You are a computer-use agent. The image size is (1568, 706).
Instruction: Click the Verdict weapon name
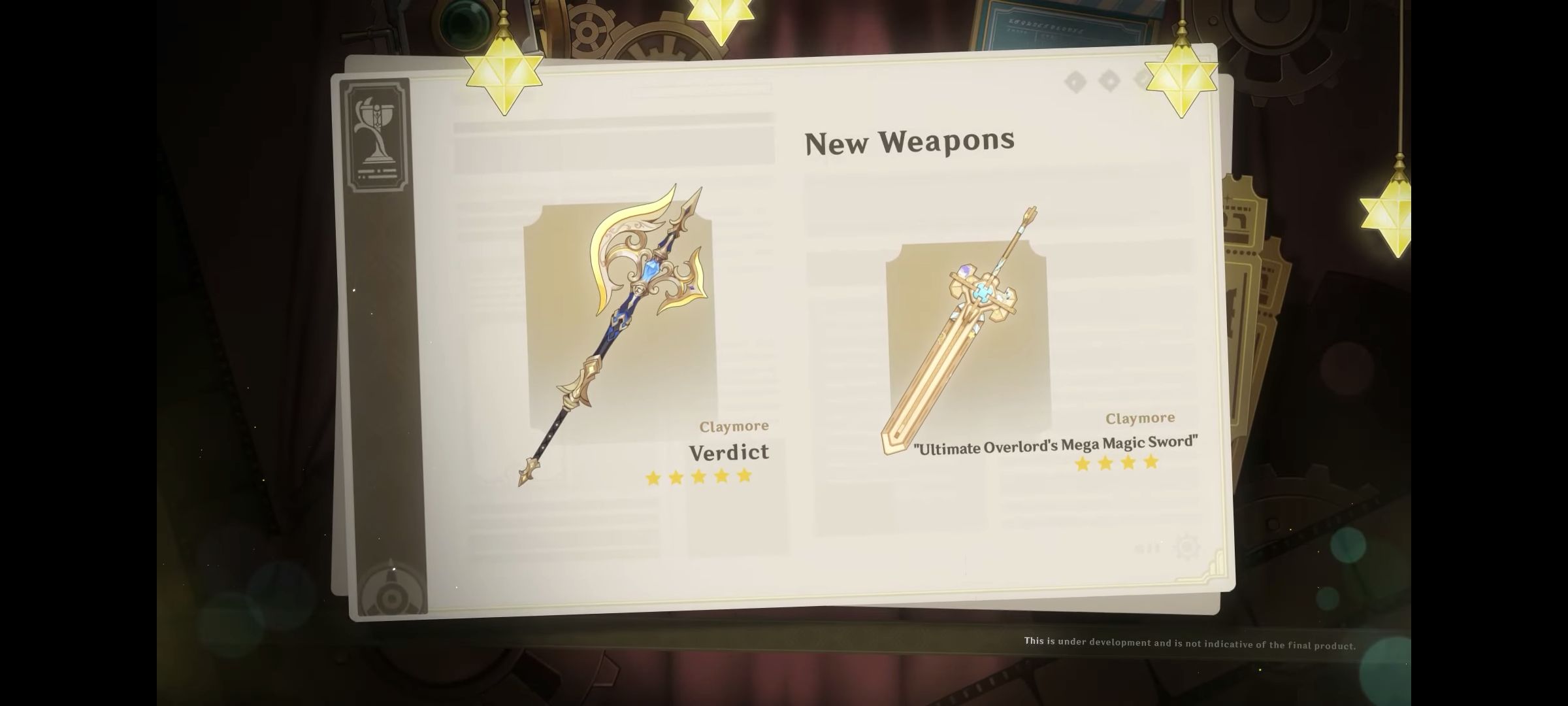coord(730,452)
